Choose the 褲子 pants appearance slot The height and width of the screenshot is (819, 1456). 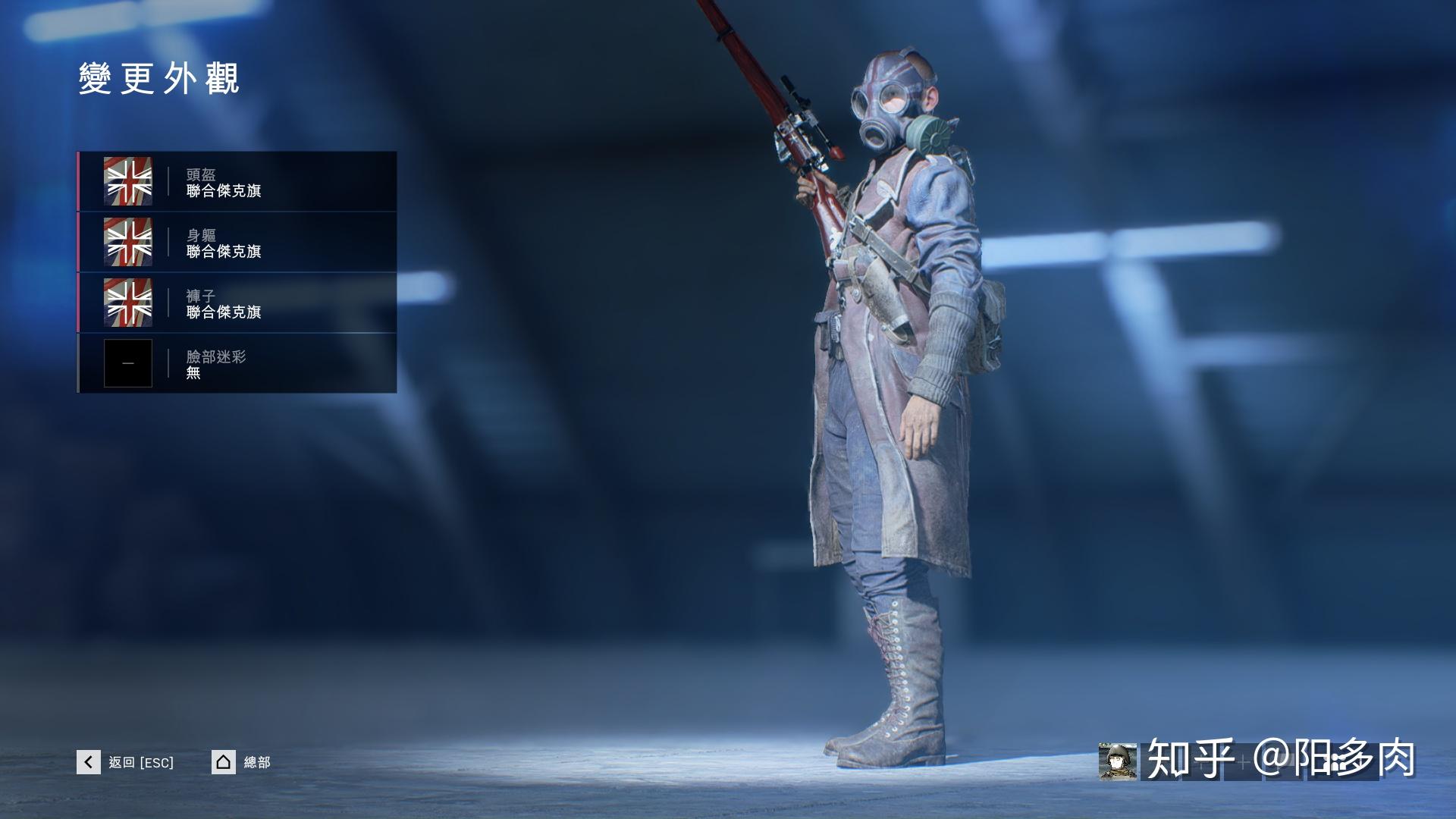237,303
